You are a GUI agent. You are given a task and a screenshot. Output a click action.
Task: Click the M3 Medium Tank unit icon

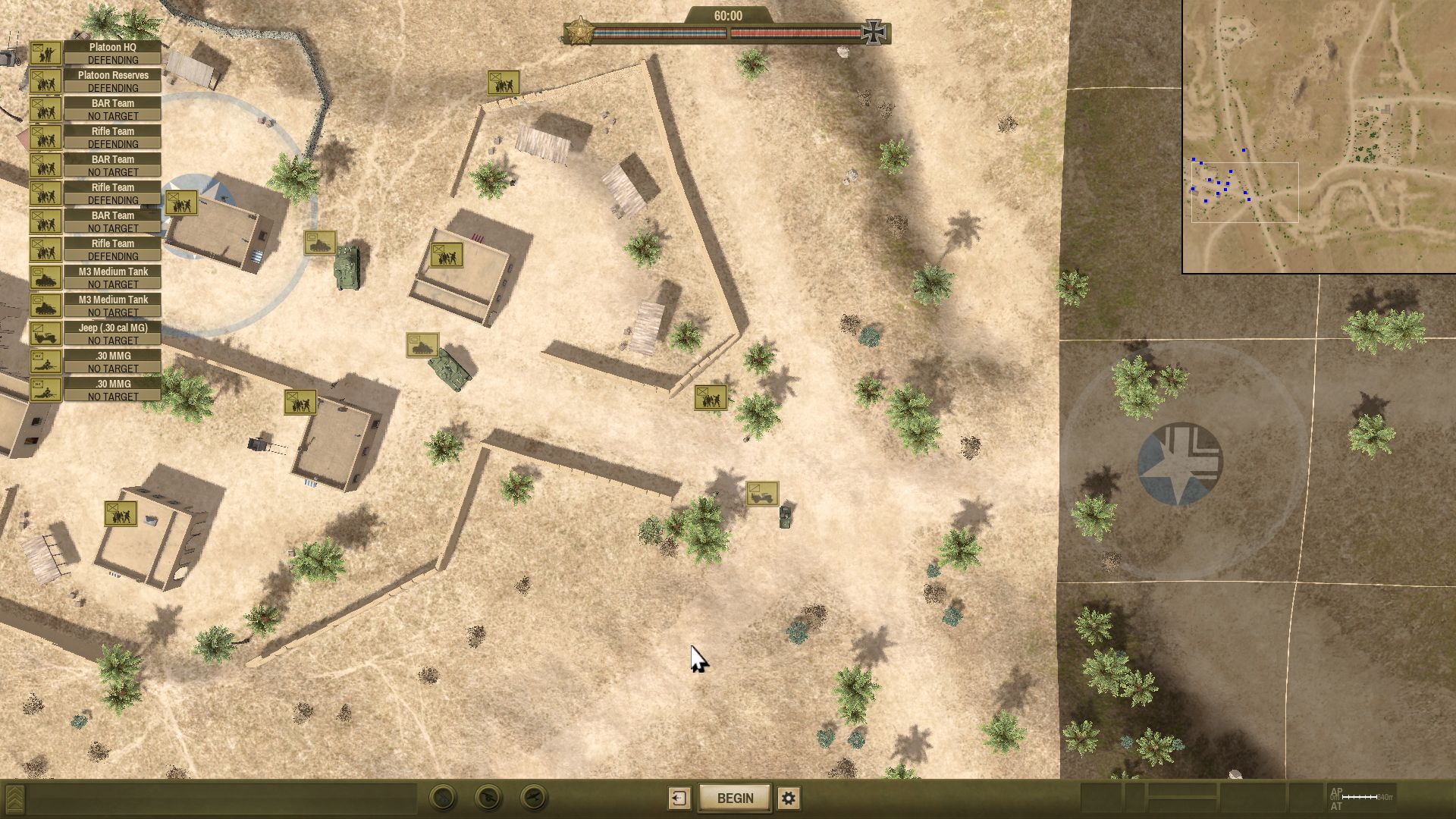point(47,278)
